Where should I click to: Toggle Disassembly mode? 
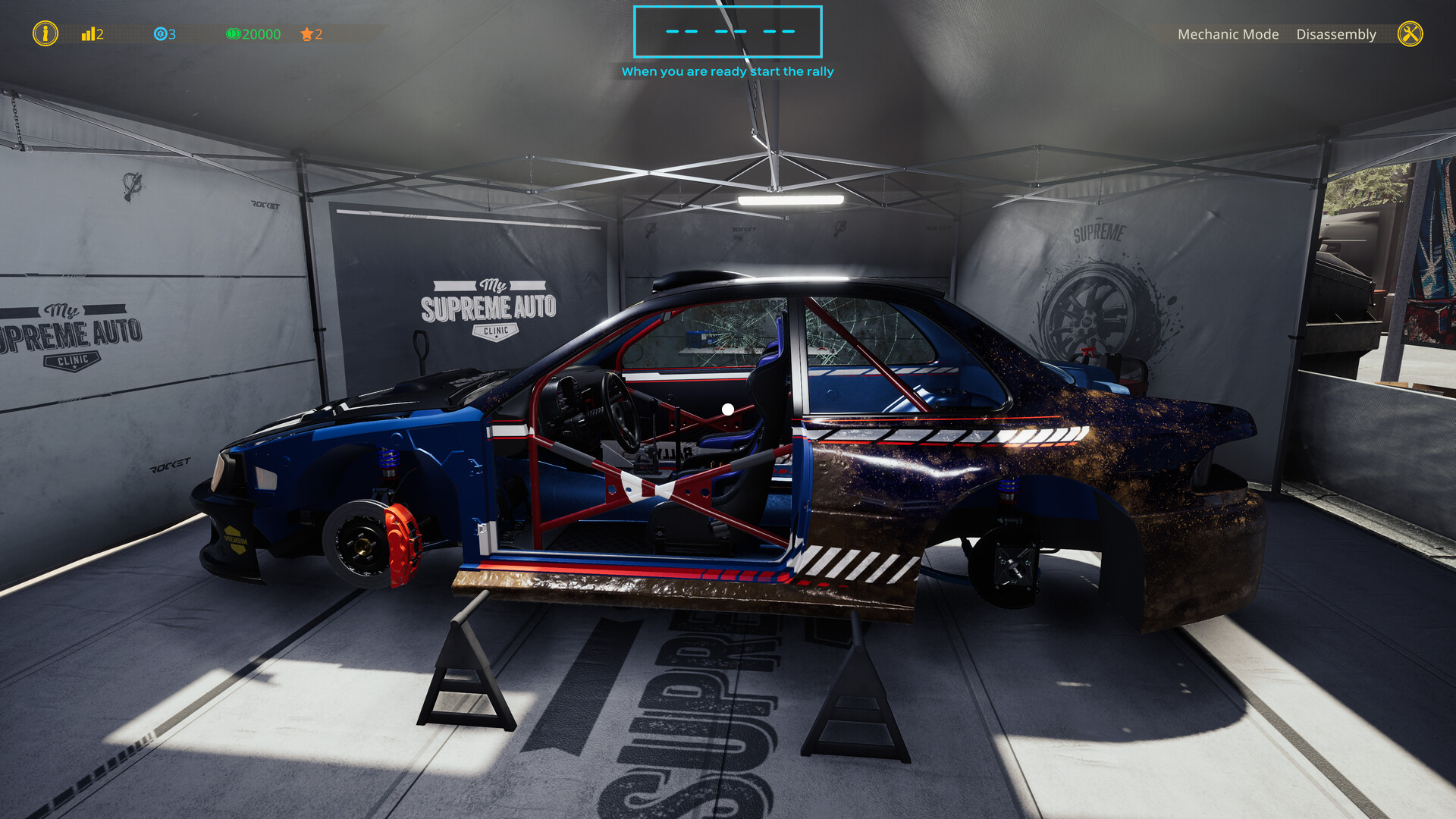pos(1336,34)
